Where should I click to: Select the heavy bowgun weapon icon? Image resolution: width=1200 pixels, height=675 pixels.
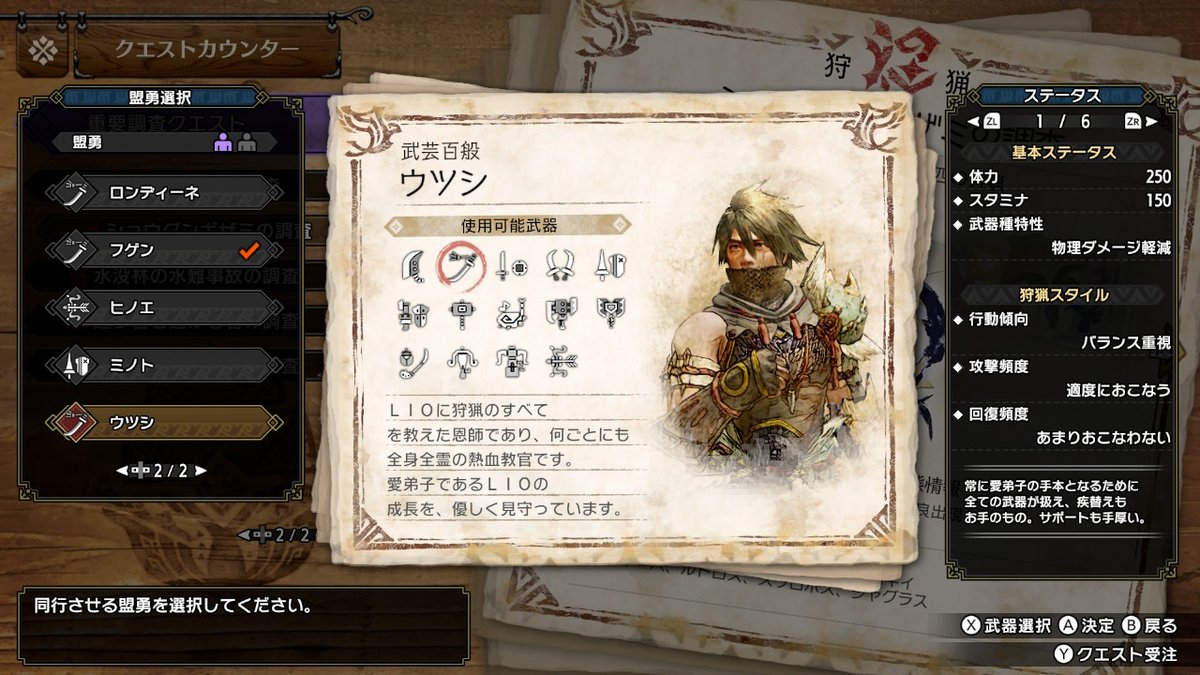[510, 360]
